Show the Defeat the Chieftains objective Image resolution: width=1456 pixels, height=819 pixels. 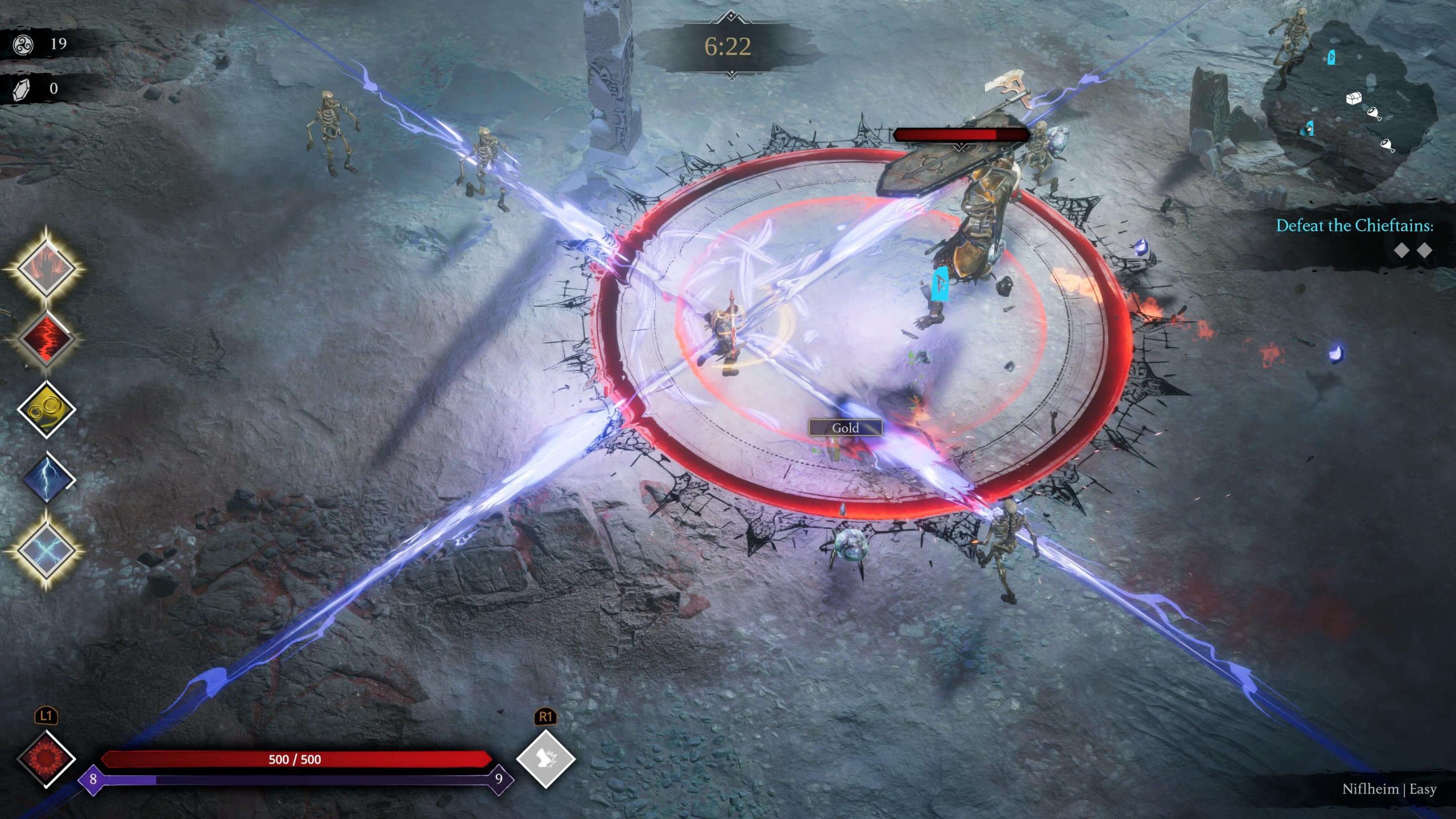1354,226
